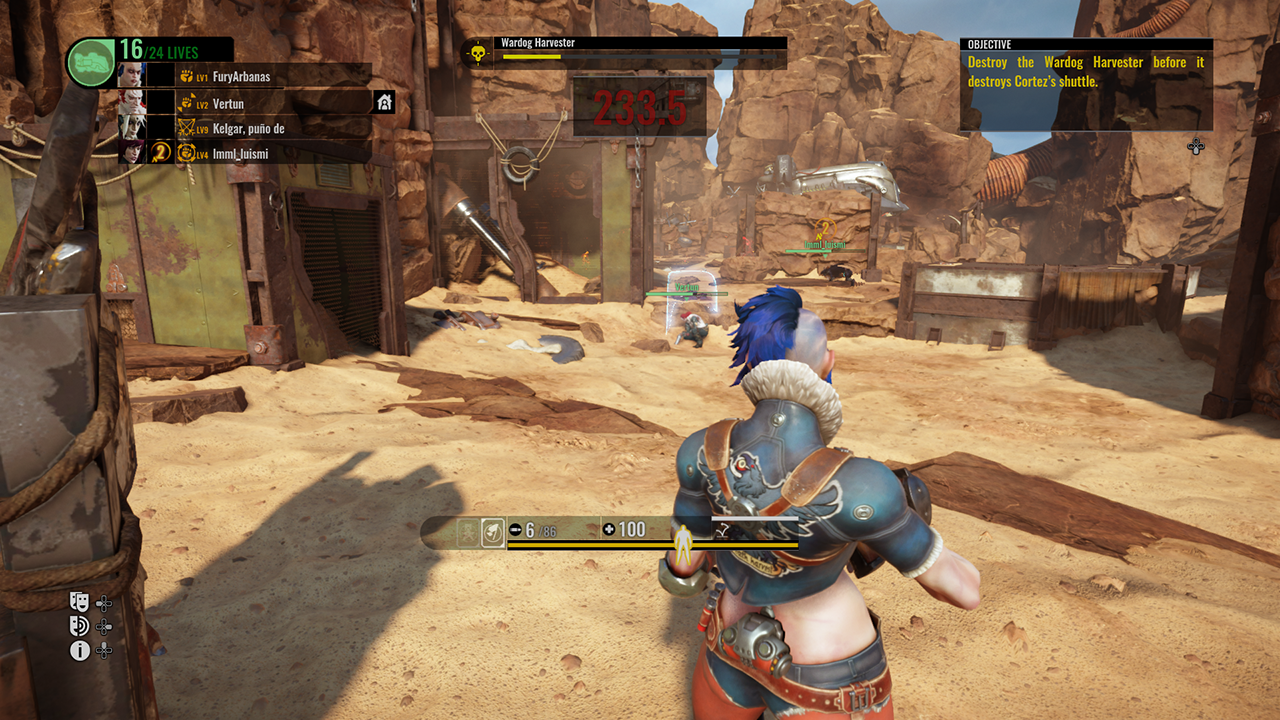Click the house icon beside Vertun
1280x720 pixels.
click(384, 102)
